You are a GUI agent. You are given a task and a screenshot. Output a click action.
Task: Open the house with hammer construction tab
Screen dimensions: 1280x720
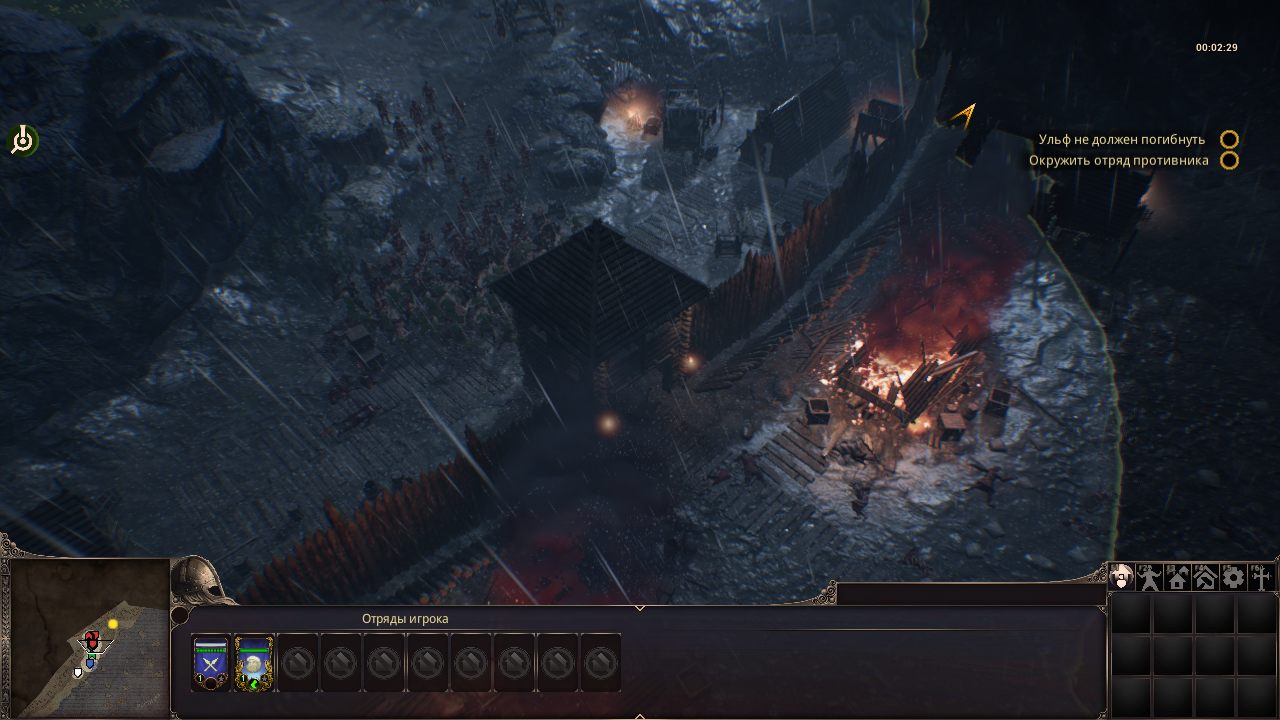click(1205, 577)
